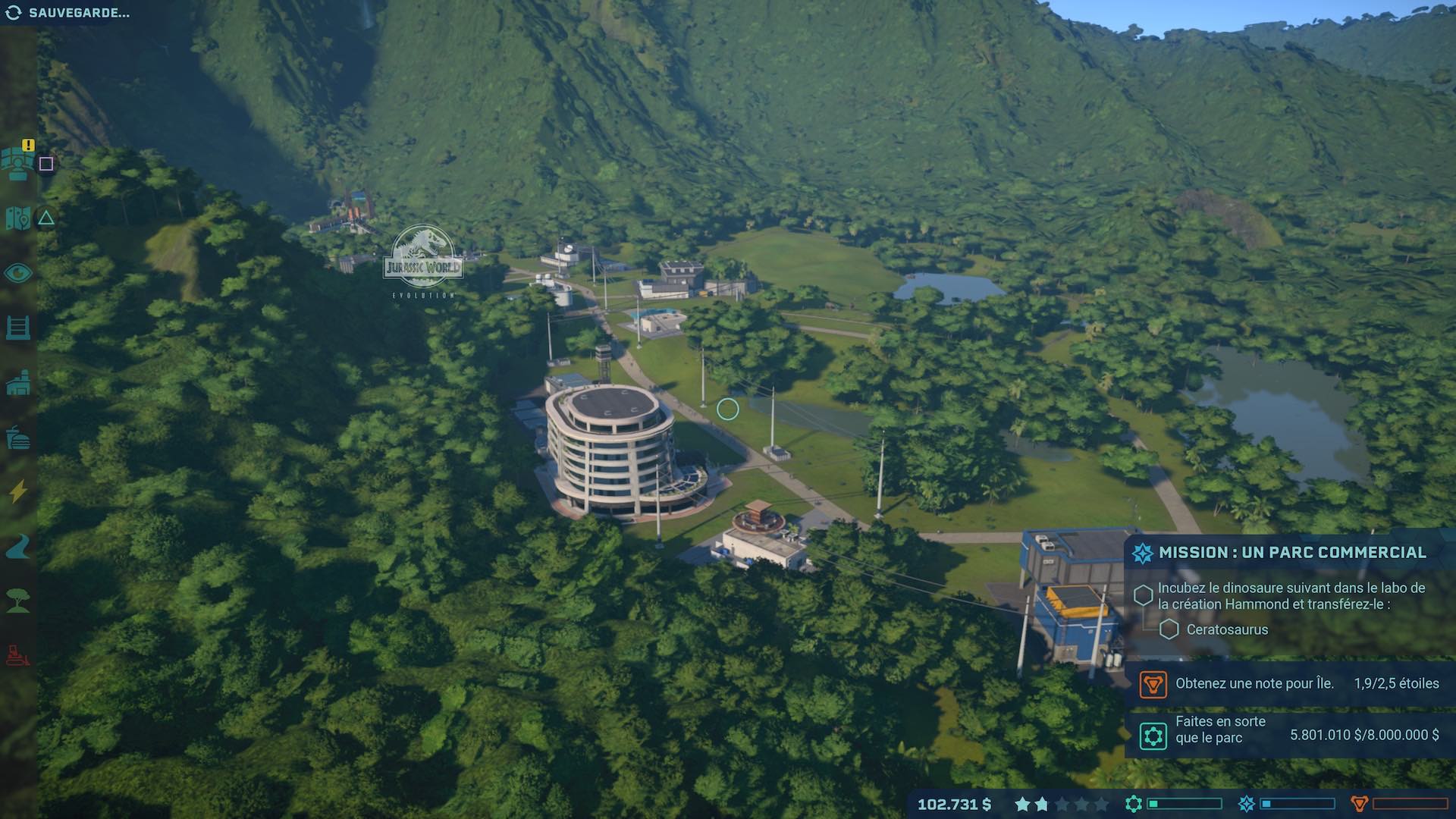This screenshot has height=819, width=1456.
Task: Click the park star rating display
Action: (1061, 804)
